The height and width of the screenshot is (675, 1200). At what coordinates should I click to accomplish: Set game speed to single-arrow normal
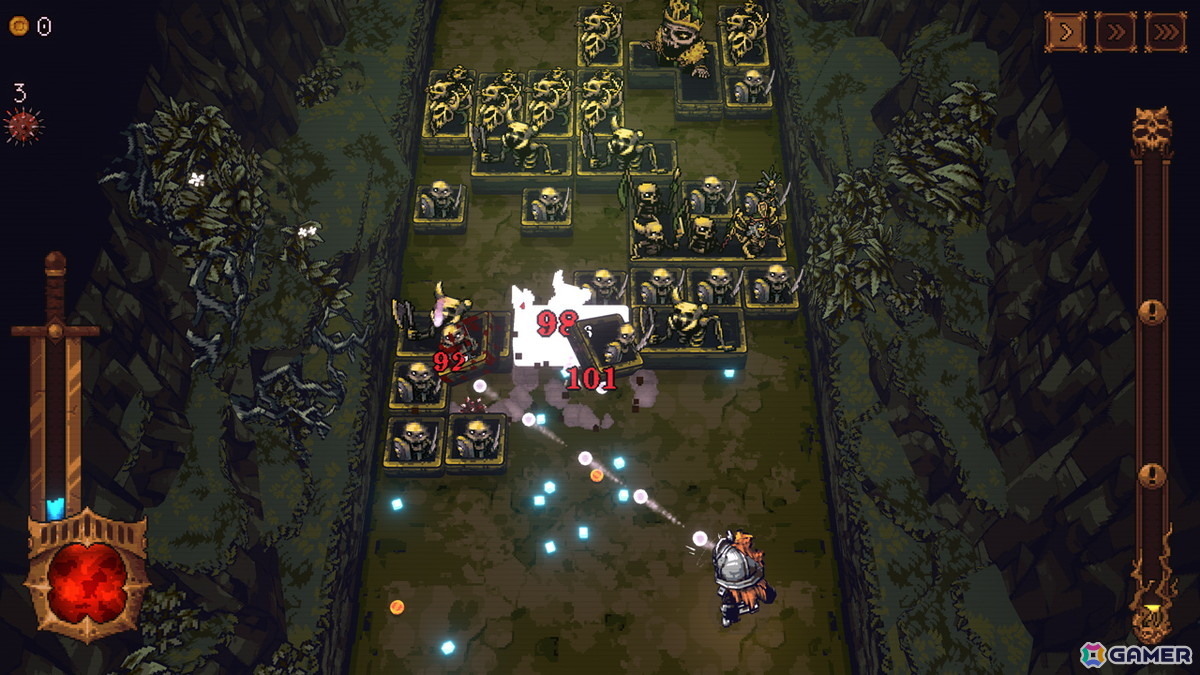click(x=1066, y=32)
